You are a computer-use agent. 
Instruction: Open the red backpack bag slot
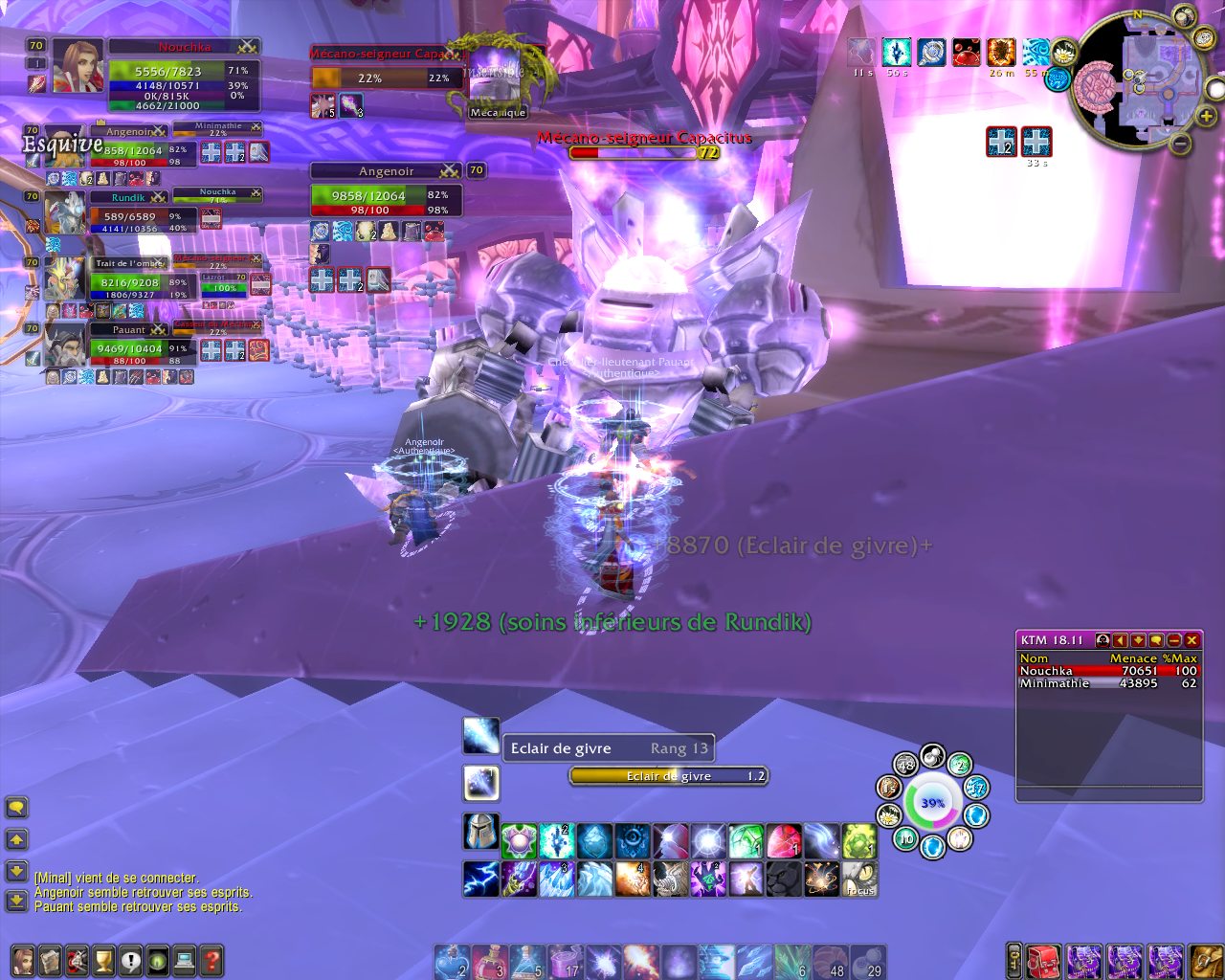point(1045,960)
